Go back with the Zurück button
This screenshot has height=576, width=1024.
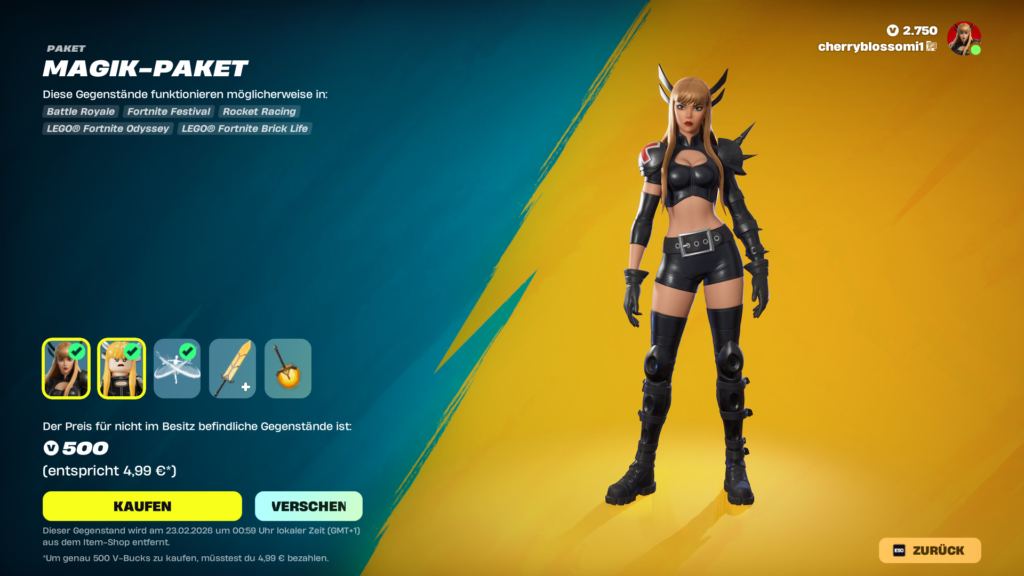click(929, 550)
